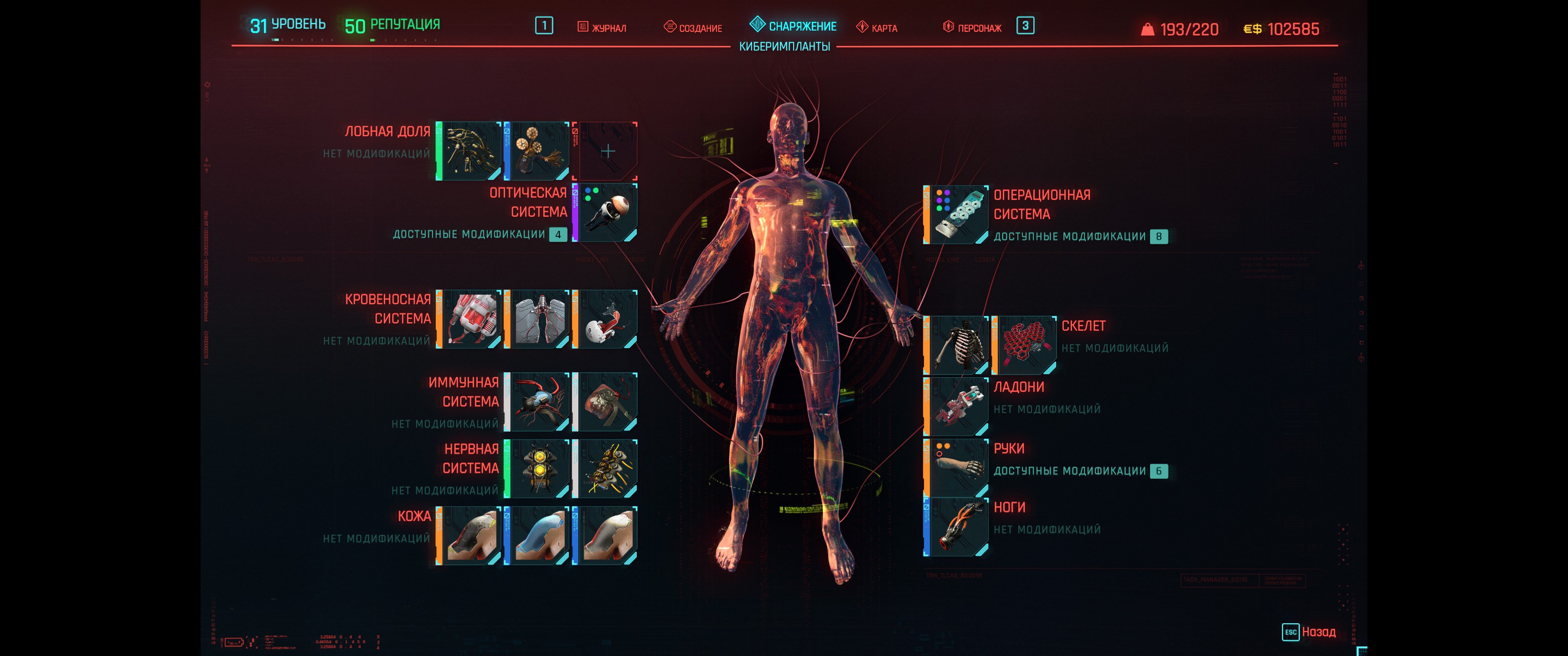
Task: Select the Руки (Arms) cyberarm slot
Action: pos(958,468)
